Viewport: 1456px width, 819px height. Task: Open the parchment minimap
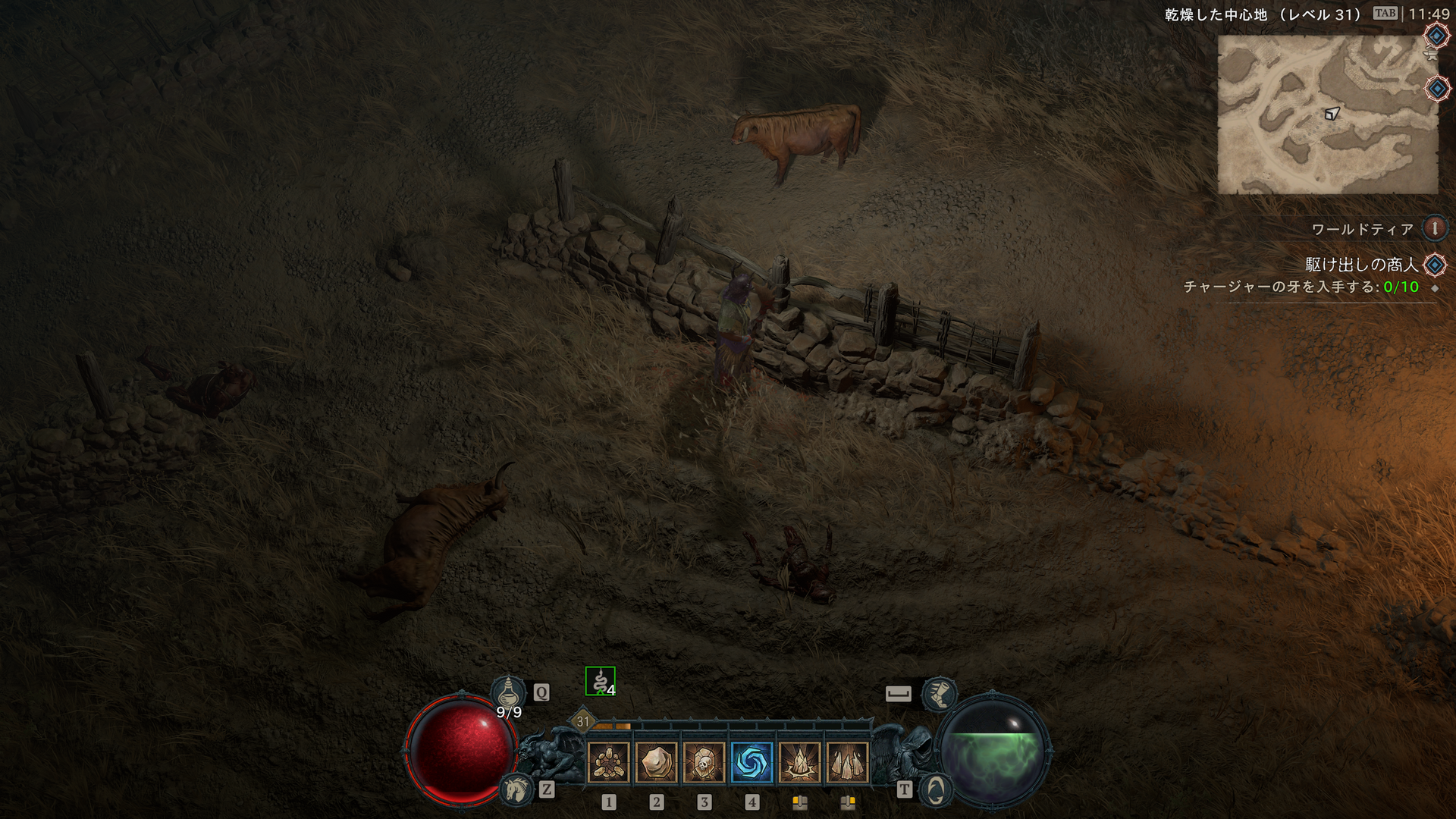(1327, 114)
